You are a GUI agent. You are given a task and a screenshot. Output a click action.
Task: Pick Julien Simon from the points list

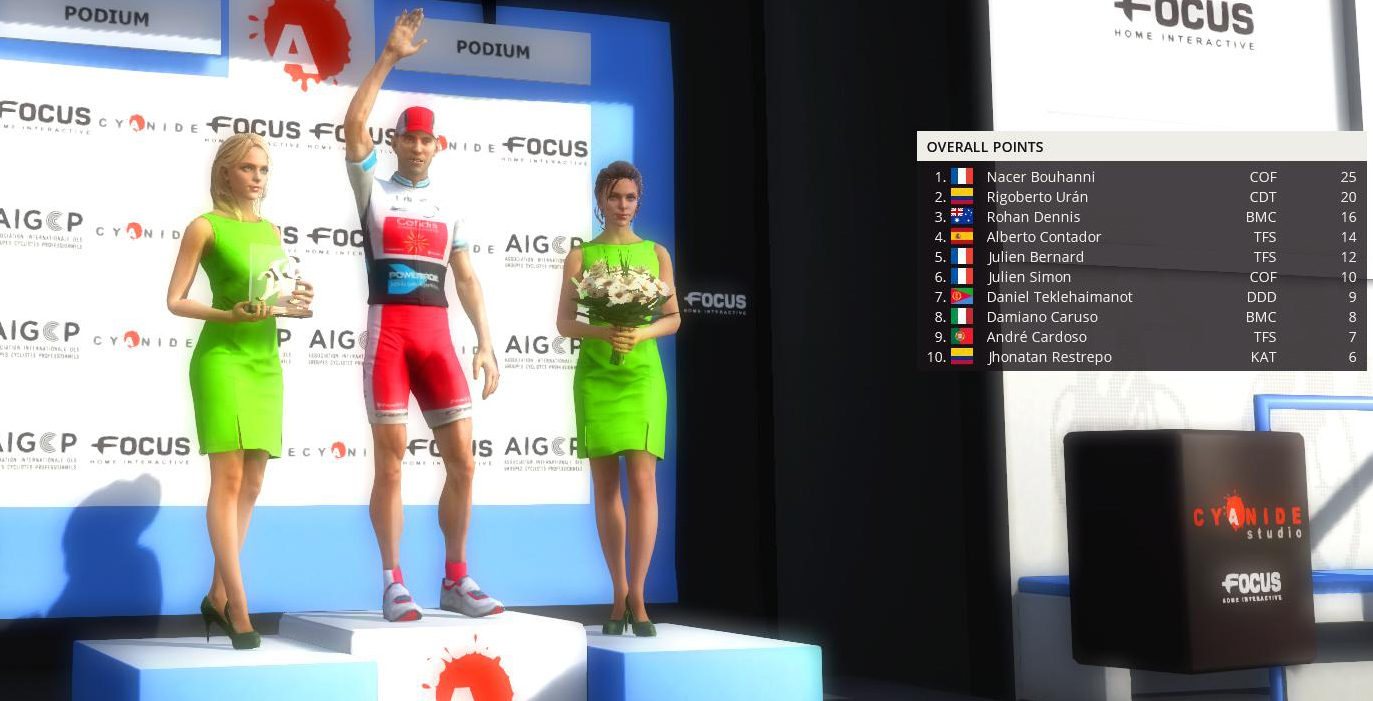[1029, 277]
